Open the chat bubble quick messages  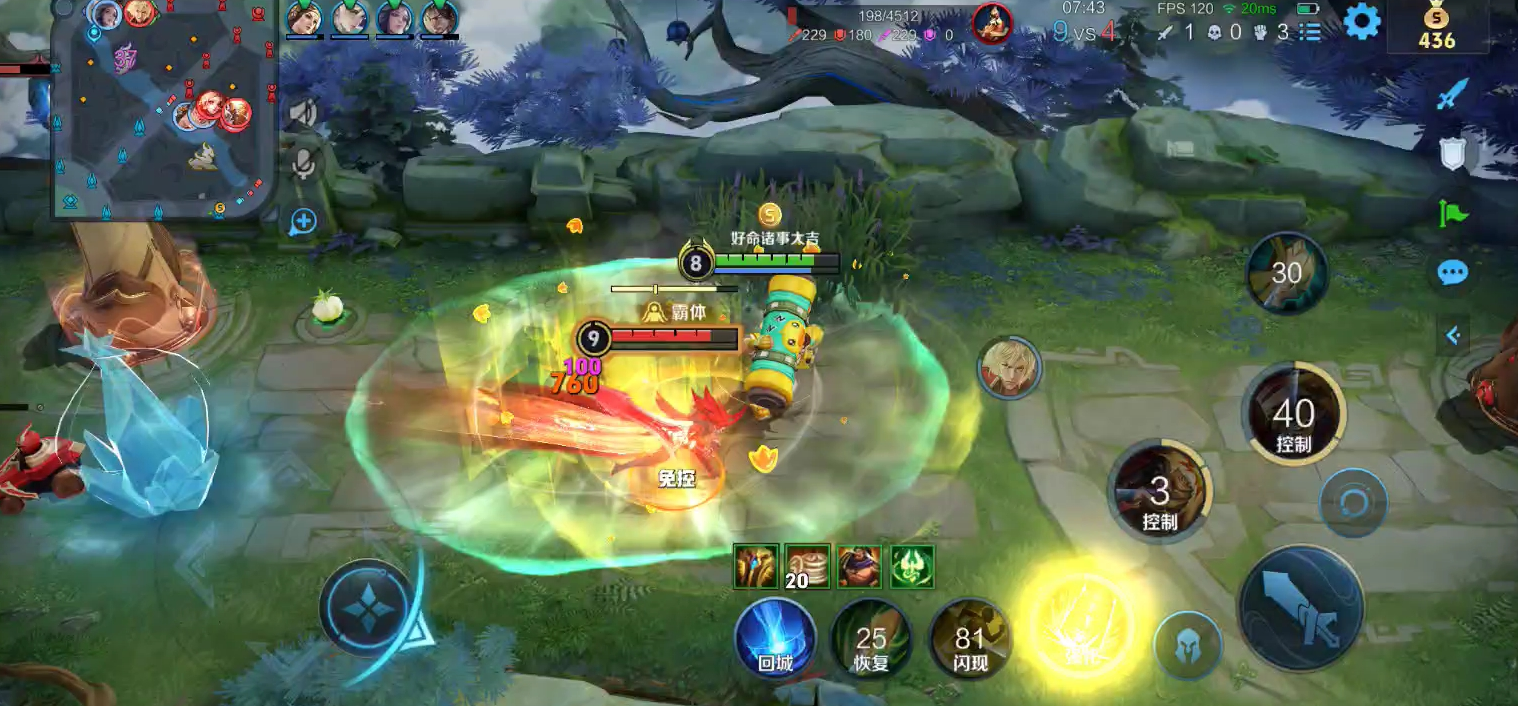1452,272
